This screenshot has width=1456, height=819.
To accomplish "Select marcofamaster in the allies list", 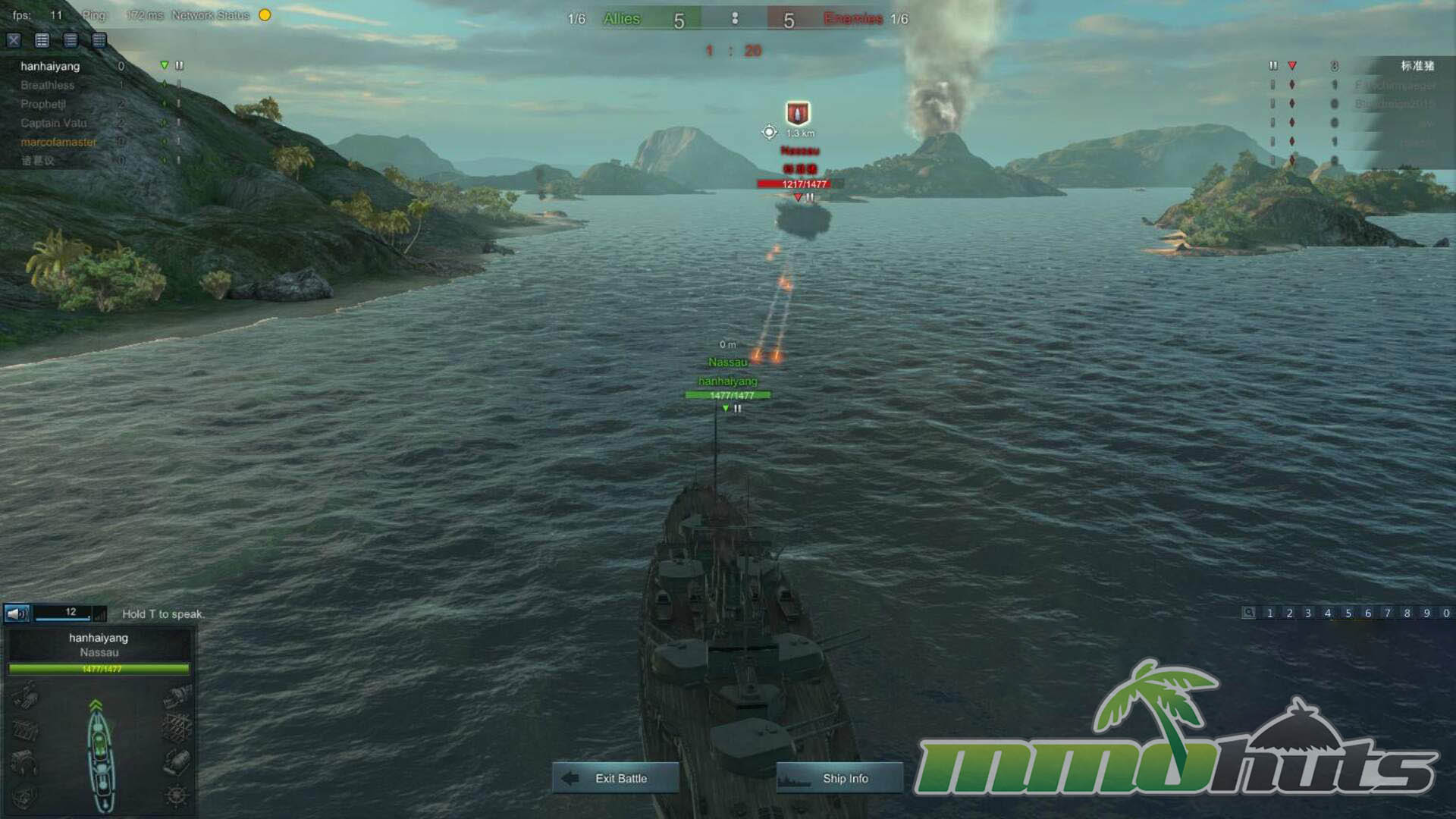I will [x=58, y=142].
